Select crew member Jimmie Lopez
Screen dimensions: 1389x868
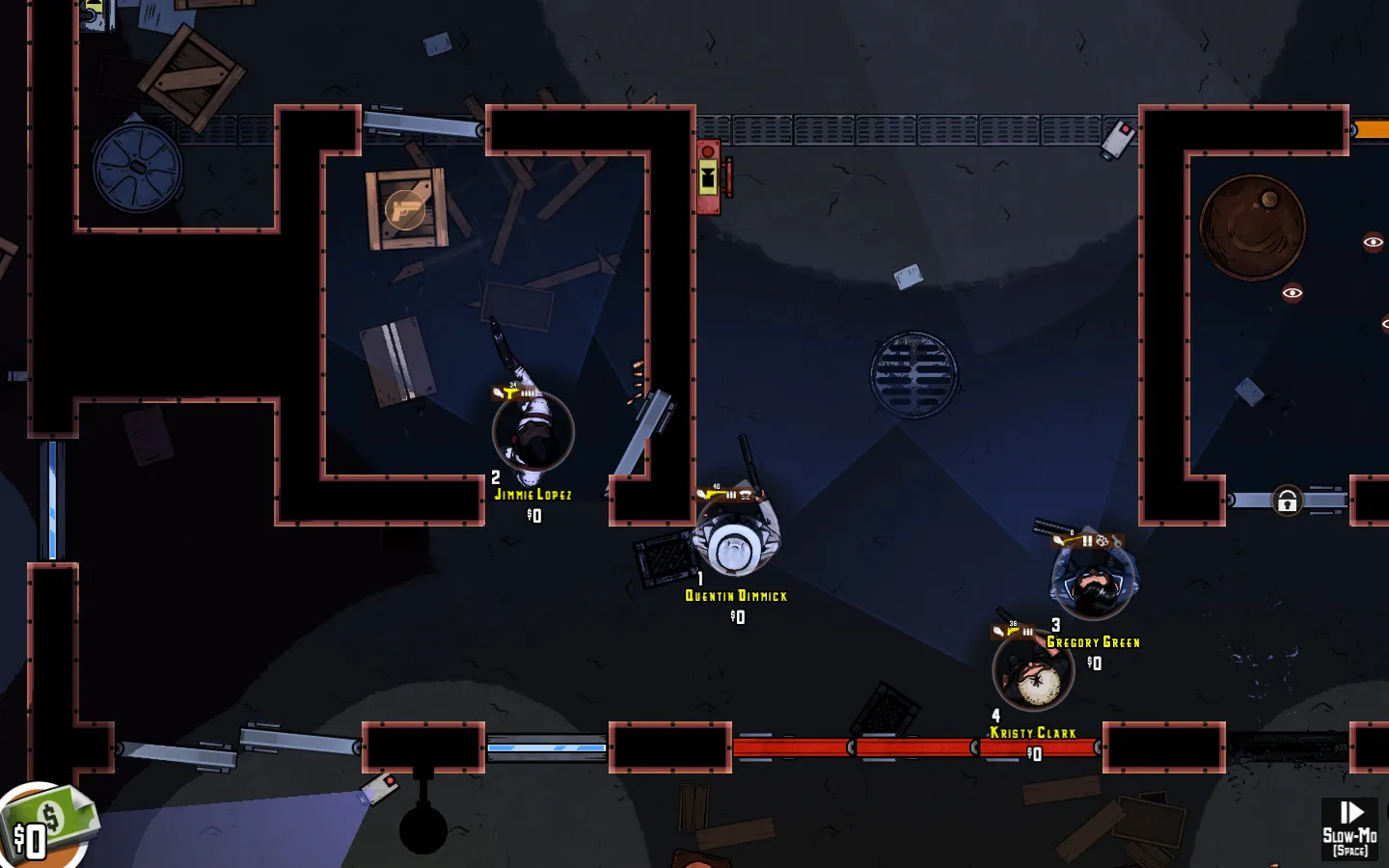(x=532, y=433)
